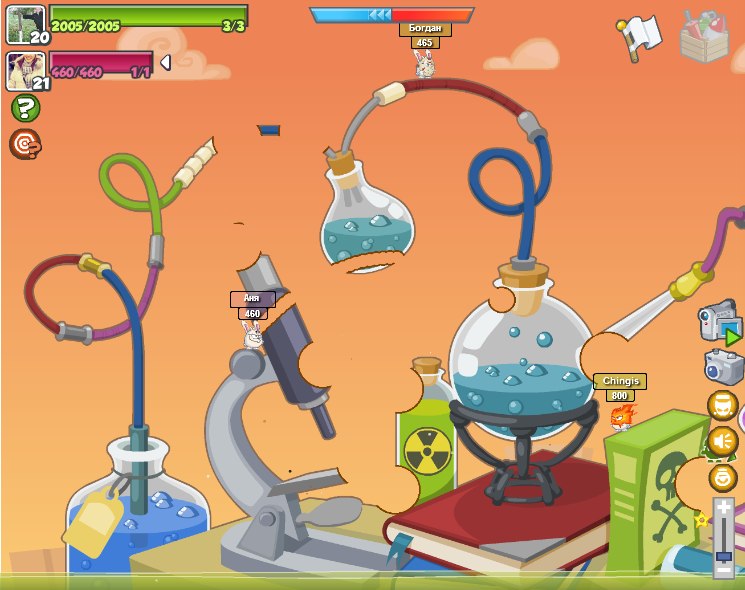Open help with the green question mark
This screenshot has width=745, height=590.
pos(25,108)
